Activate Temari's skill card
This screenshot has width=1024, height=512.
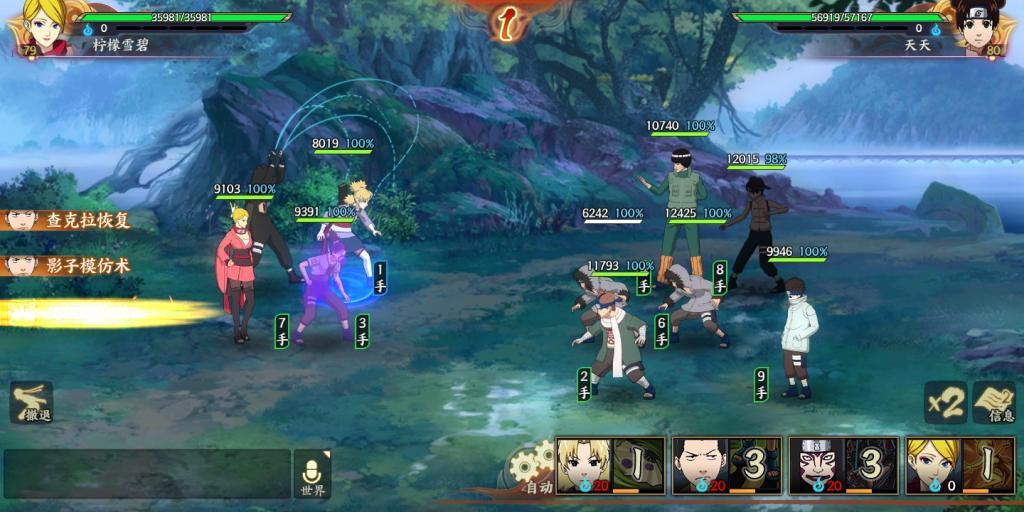[x=610, y=465]
